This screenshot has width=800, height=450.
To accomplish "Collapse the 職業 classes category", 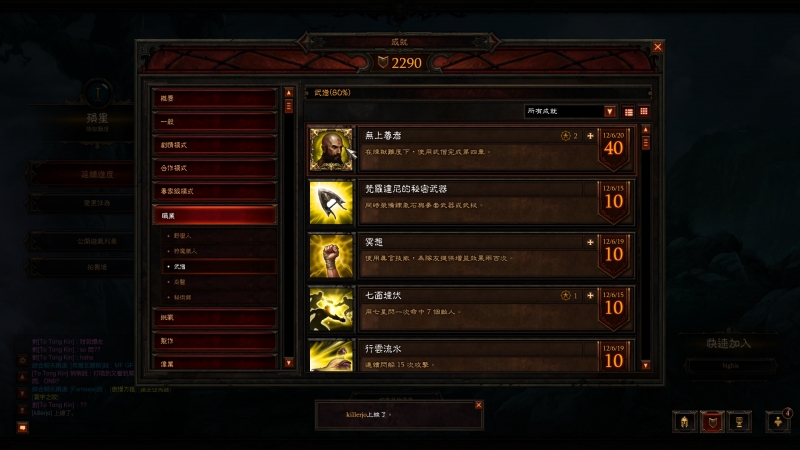I will pos(214,214).
